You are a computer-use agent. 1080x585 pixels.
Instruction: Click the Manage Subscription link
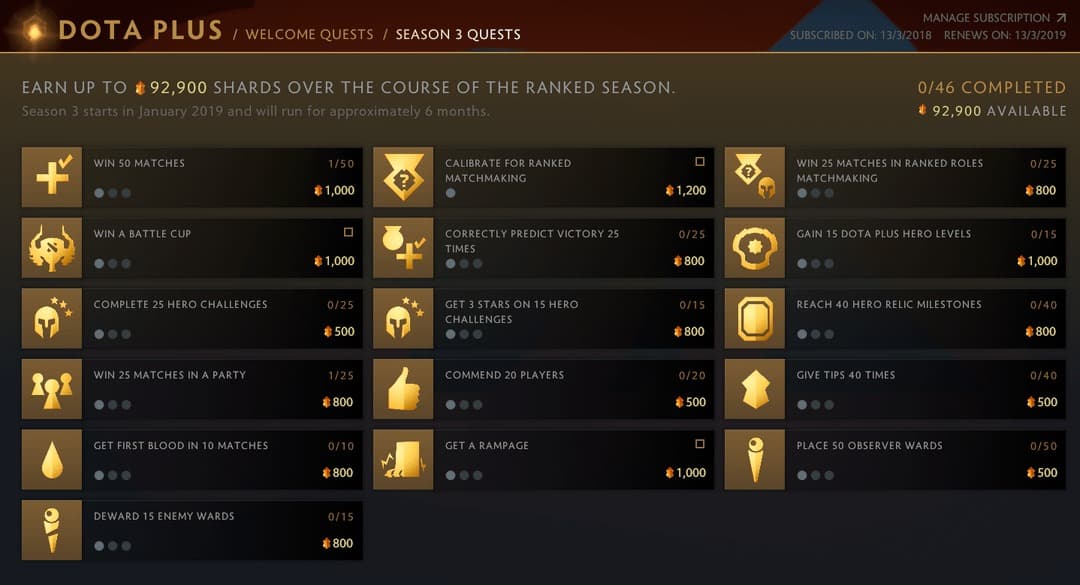[994, 18]
